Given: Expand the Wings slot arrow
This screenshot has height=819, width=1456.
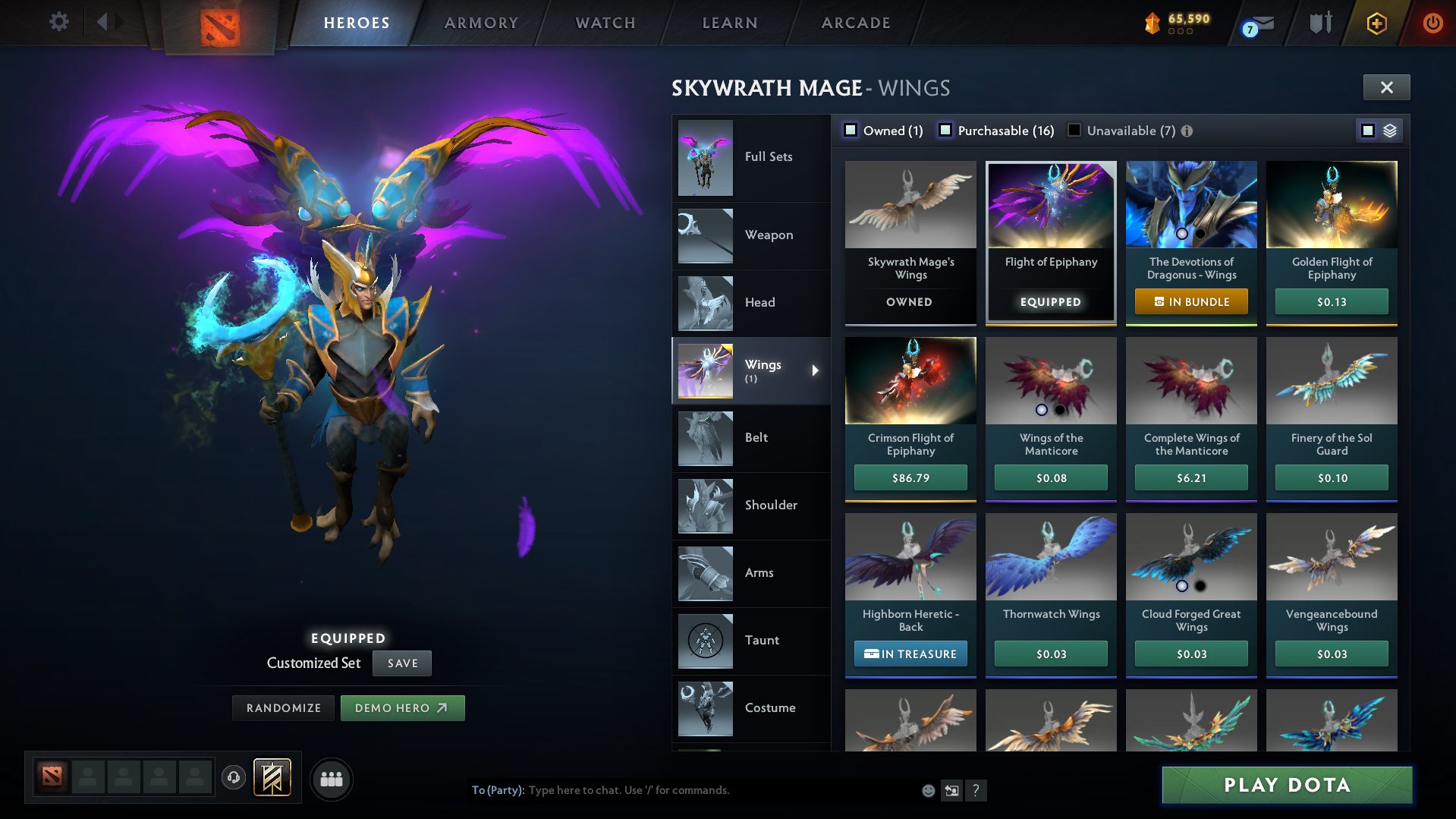Looking at the screenshot, I should click(x=816, y=371).
